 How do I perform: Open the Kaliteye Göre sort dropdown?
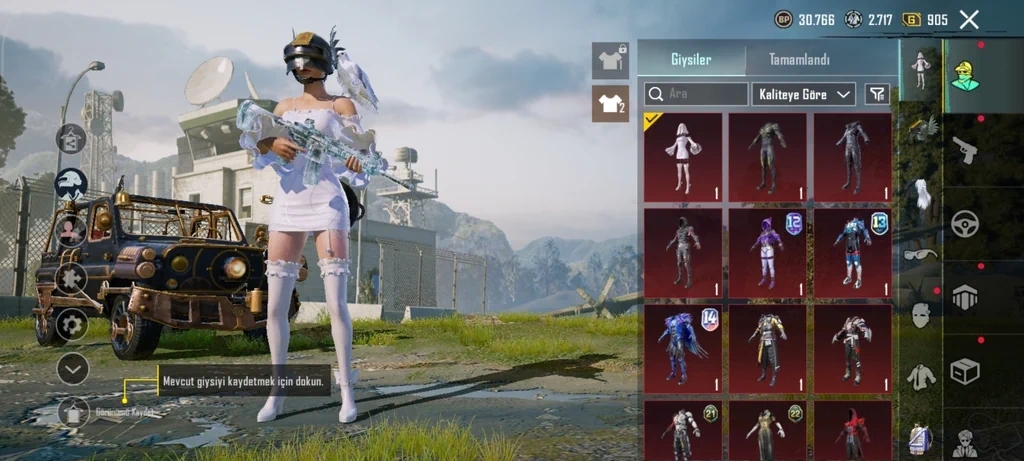(x=803, y=94)
